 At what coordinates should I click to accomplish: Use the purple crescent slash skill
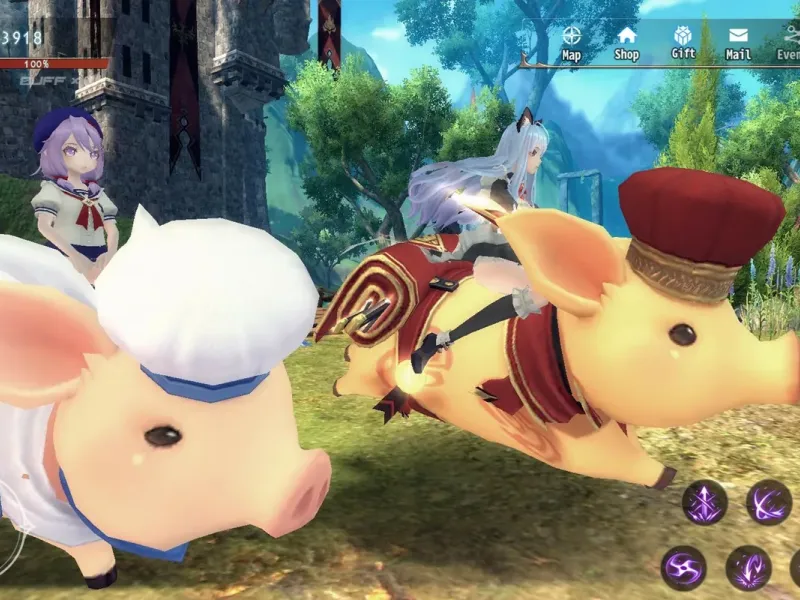pyautogui.click(x=769, y=501)
